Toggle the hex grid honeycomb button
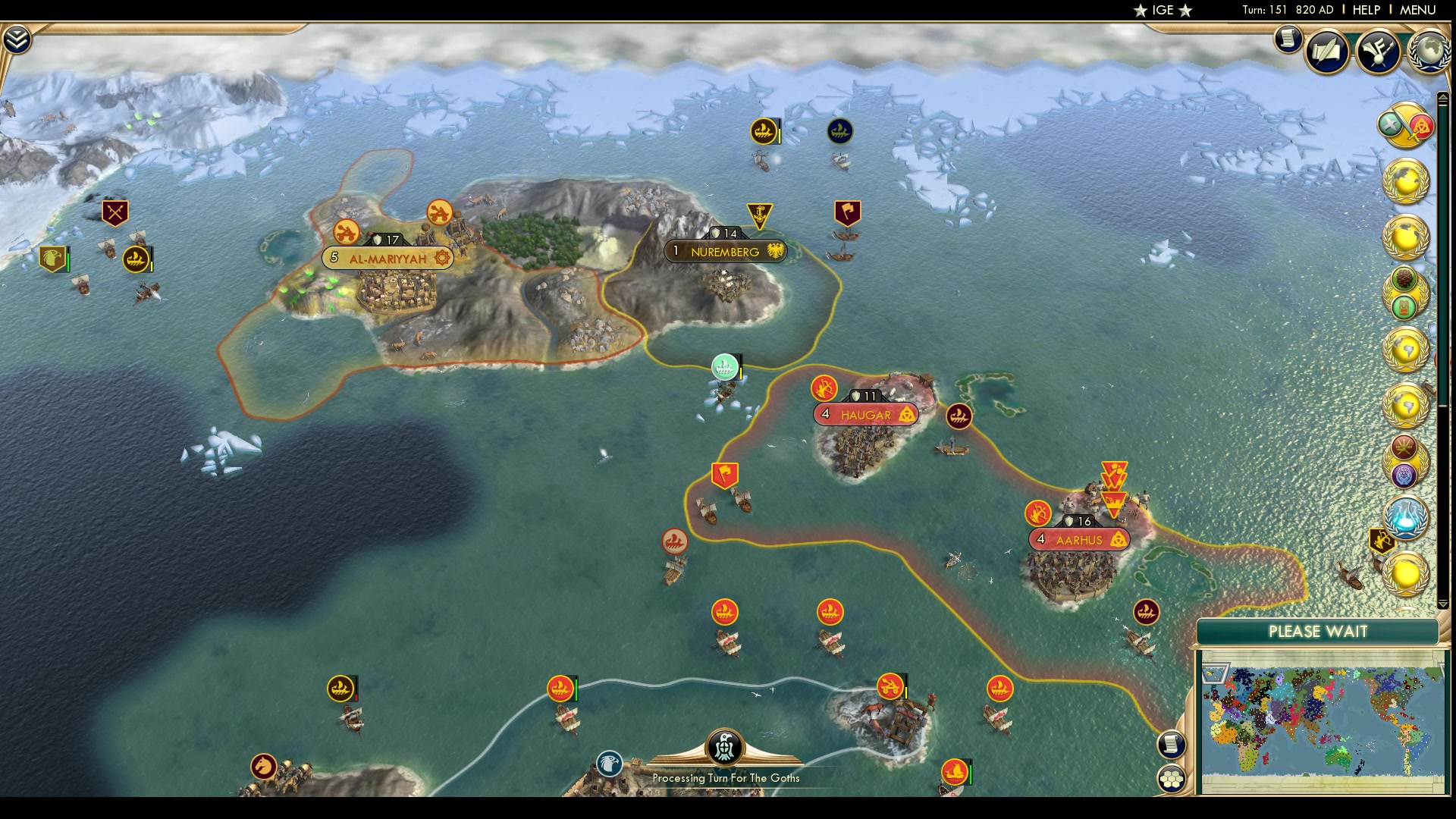Screen dimensions: 1456x819 (1172, 777)
